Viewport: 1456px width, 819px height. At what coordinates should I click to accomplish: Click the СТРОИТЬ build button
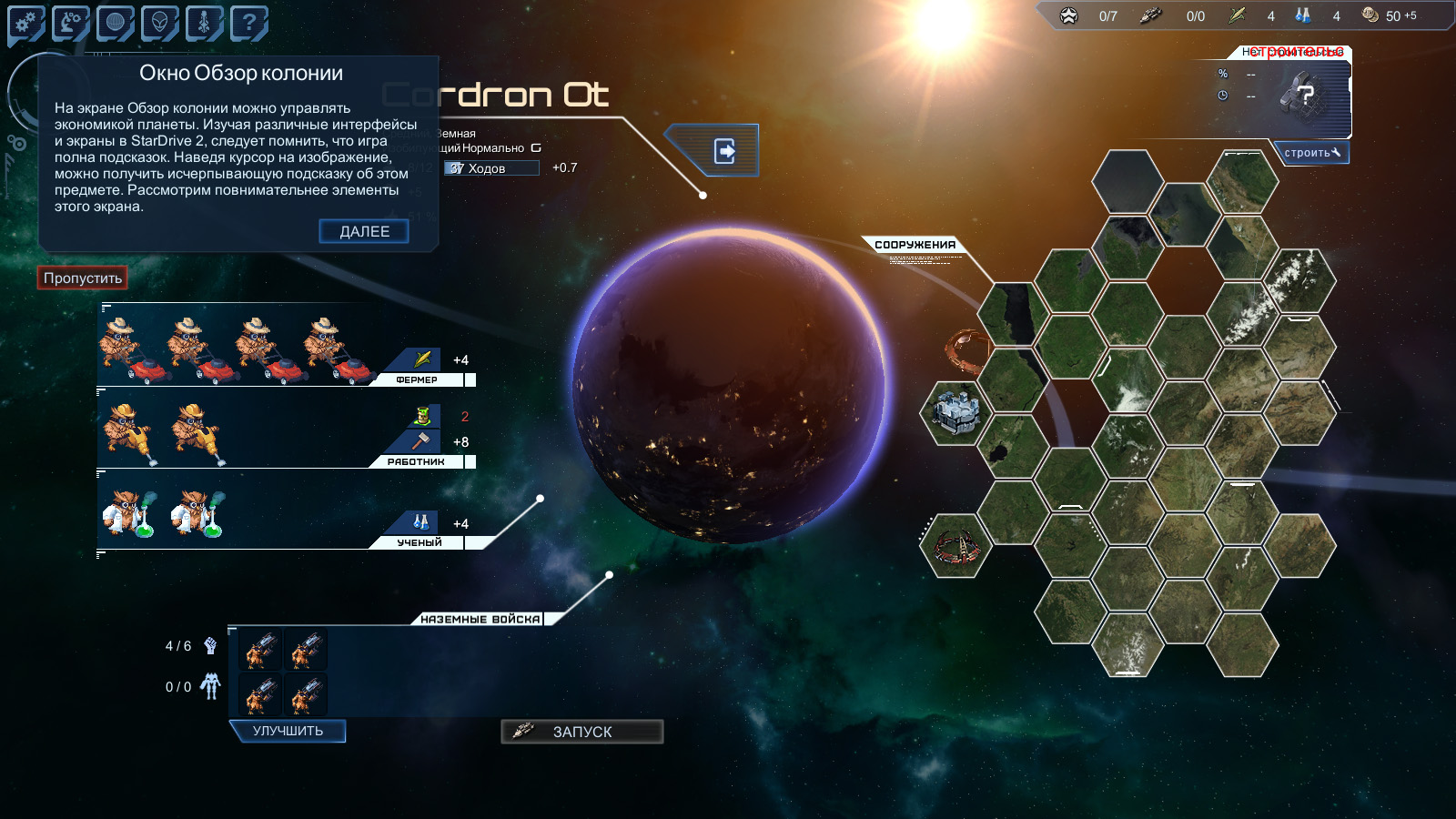pyautogui.click(x=1311, y=153)
